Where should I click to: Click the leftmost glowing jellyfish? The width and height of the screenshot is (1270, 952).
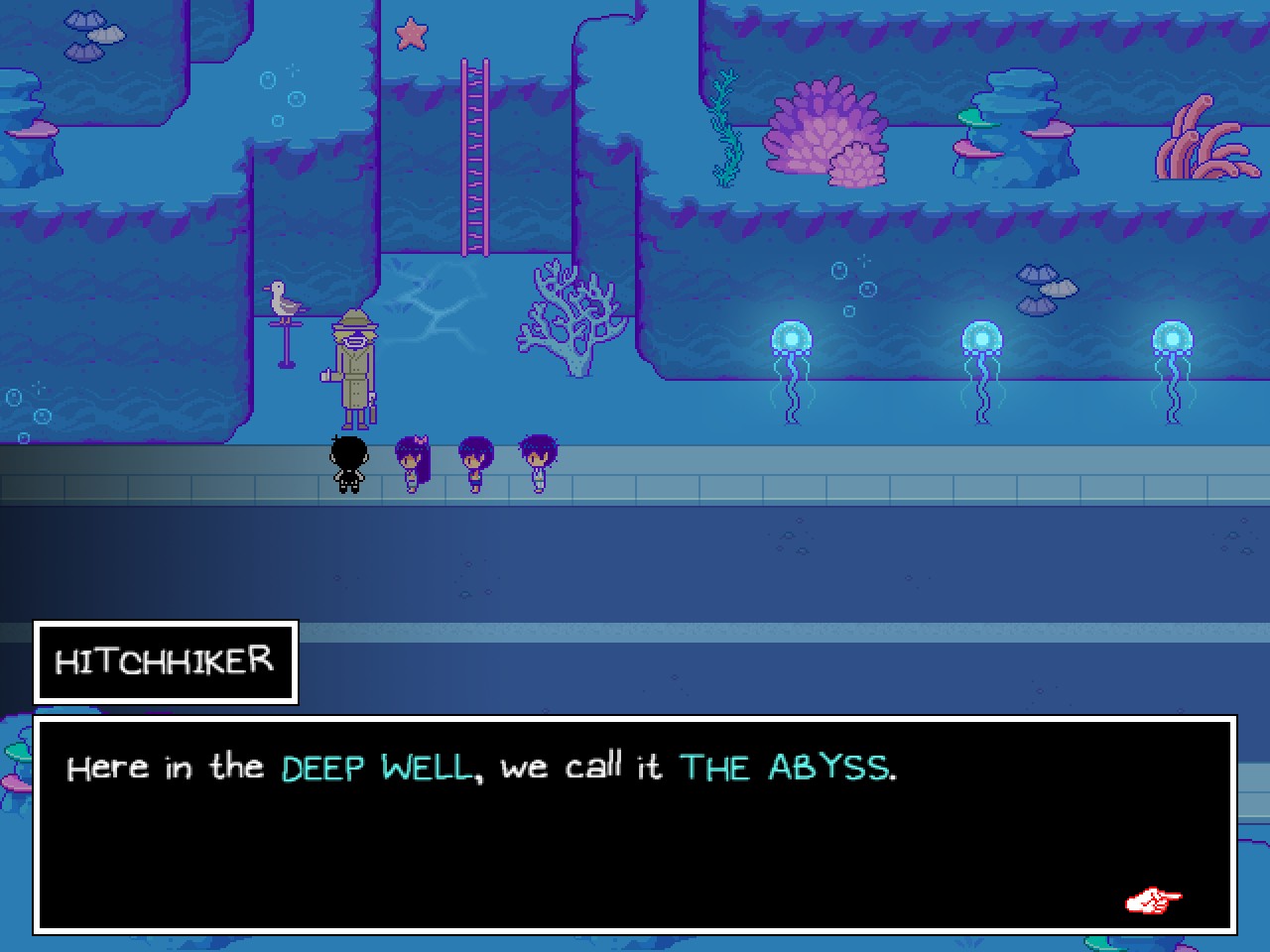[793, 337]
